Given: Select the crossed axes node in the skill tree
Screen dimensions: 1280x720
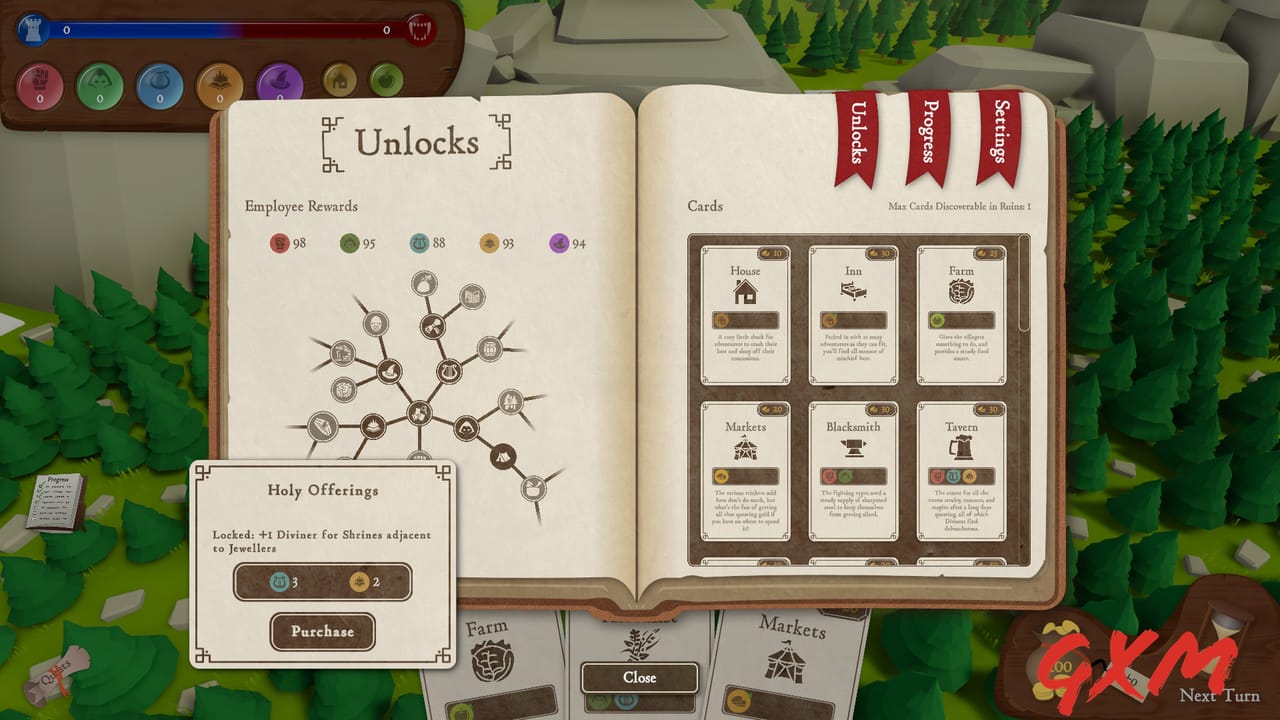Looking at the screenshot, I should click(x=433, y=327).
